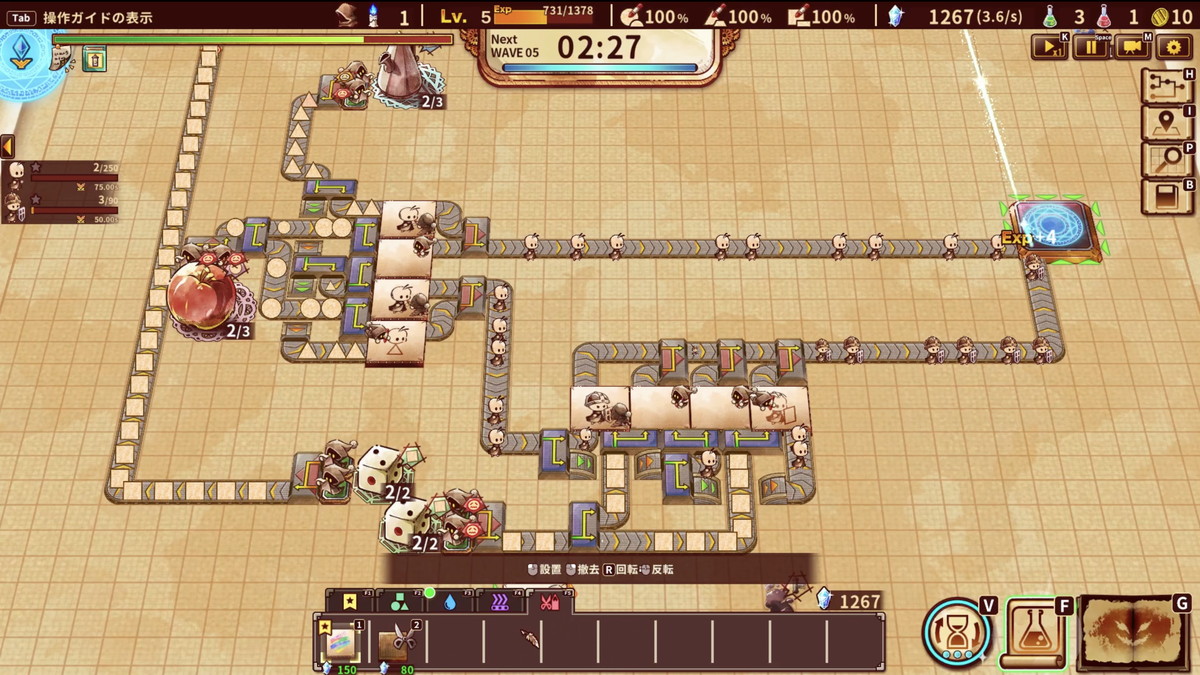1200x675 pixels.
Task: Toggle the x1 game speed button
Action: [1049, 47]
